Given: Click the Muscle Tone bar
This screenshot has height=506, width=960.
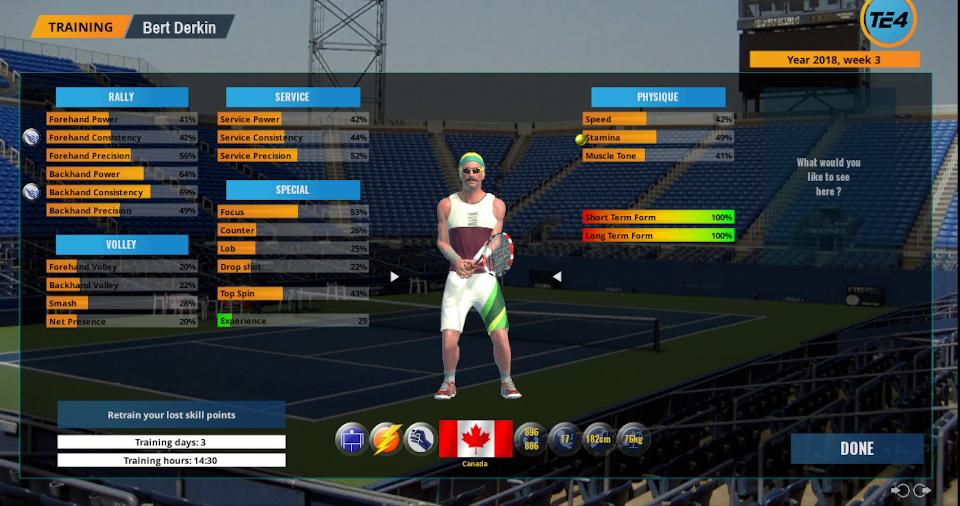Looking at the screenshot, I should [658, 156].
